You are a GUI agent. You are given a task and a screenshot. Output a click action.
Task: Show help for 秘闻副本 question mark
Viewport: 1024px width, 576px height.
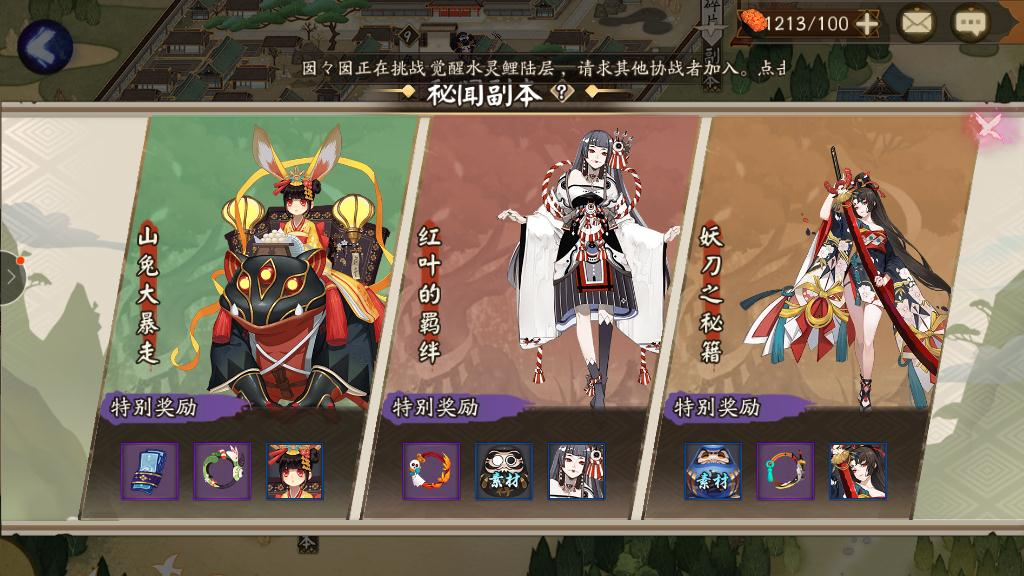tap(565, 92)
